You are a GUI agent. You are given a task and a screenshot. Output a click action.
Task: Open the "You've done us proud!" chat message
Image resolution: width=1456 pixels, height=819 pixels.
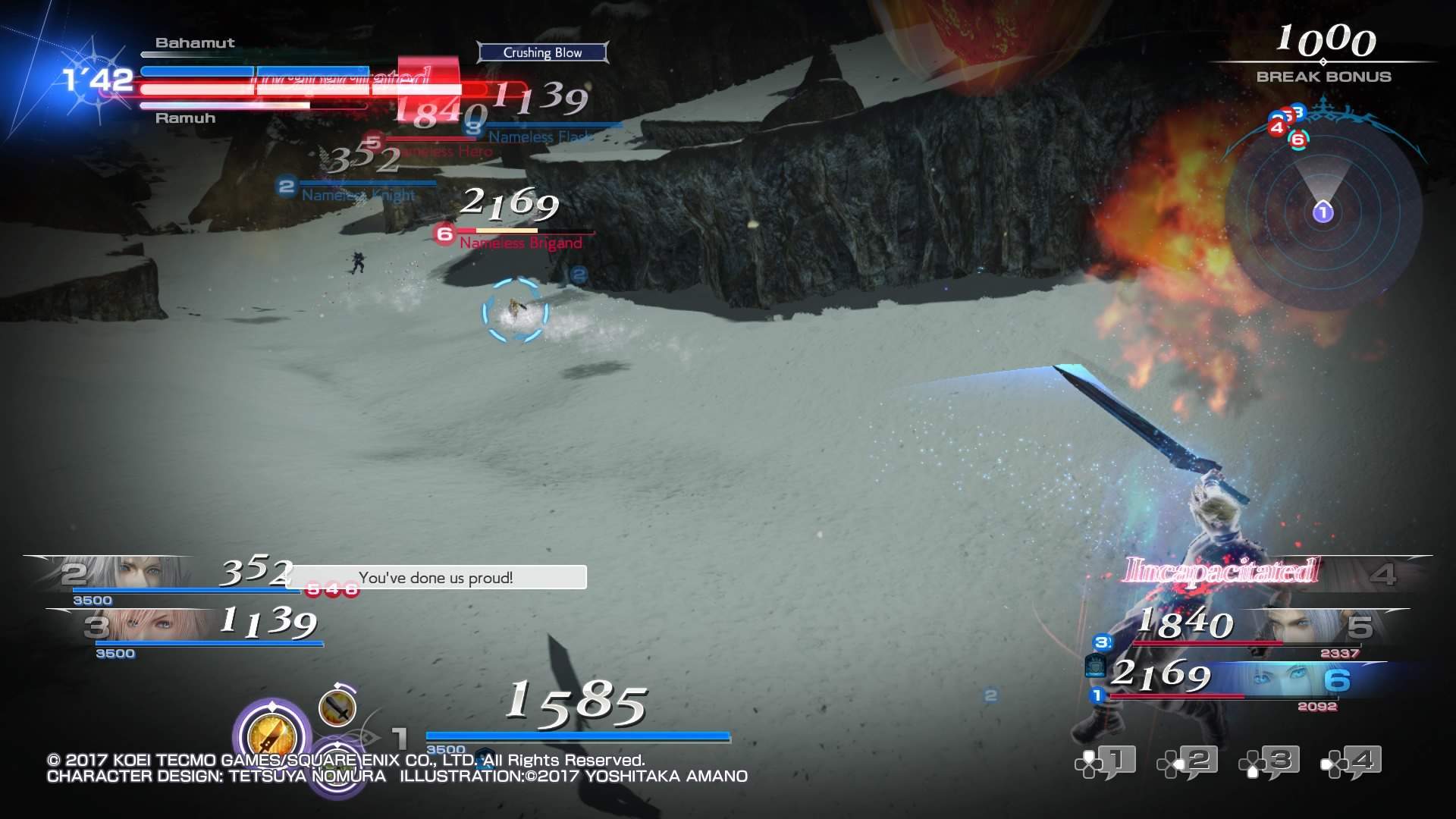(x=436, y=578)
